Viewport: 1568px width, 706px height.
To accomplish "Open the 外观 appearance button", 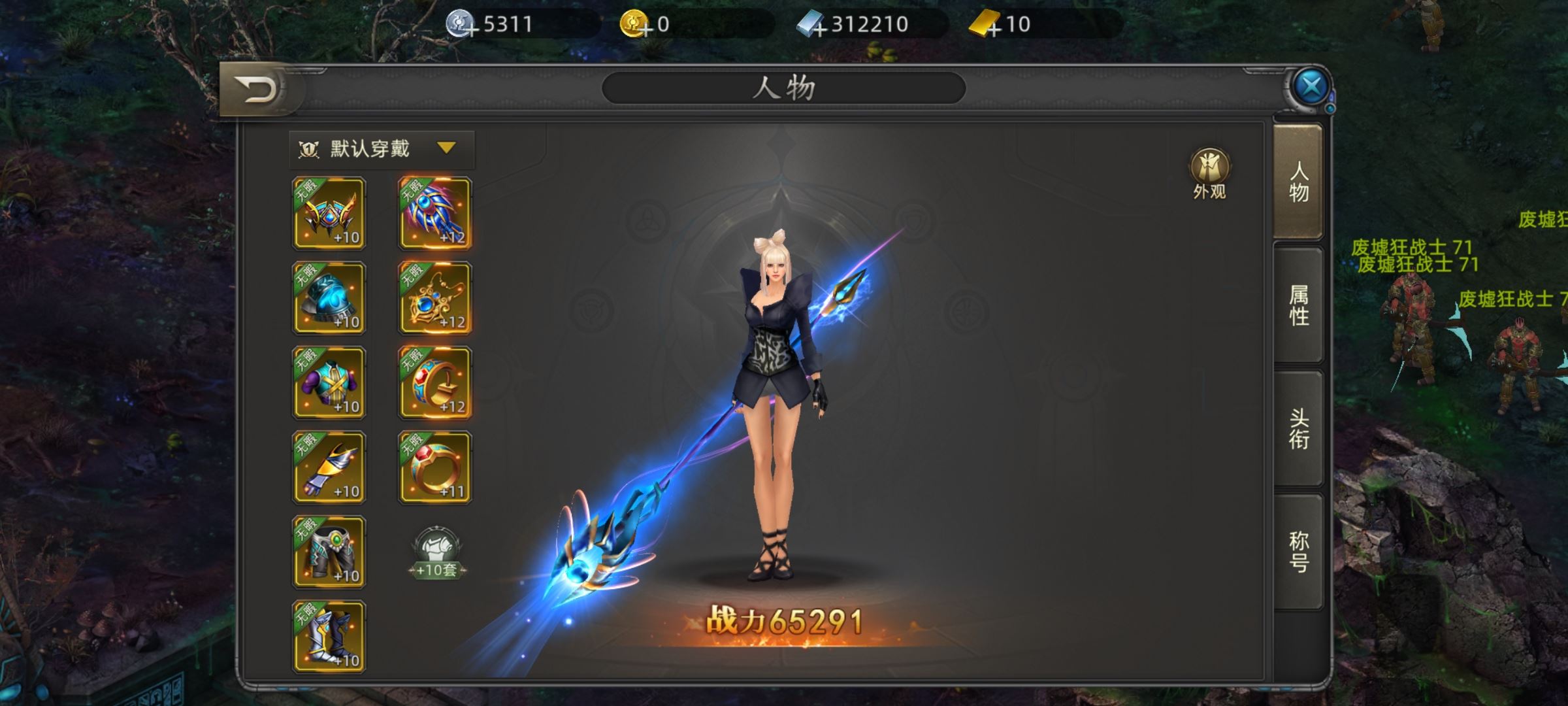I will point(1209,173).
